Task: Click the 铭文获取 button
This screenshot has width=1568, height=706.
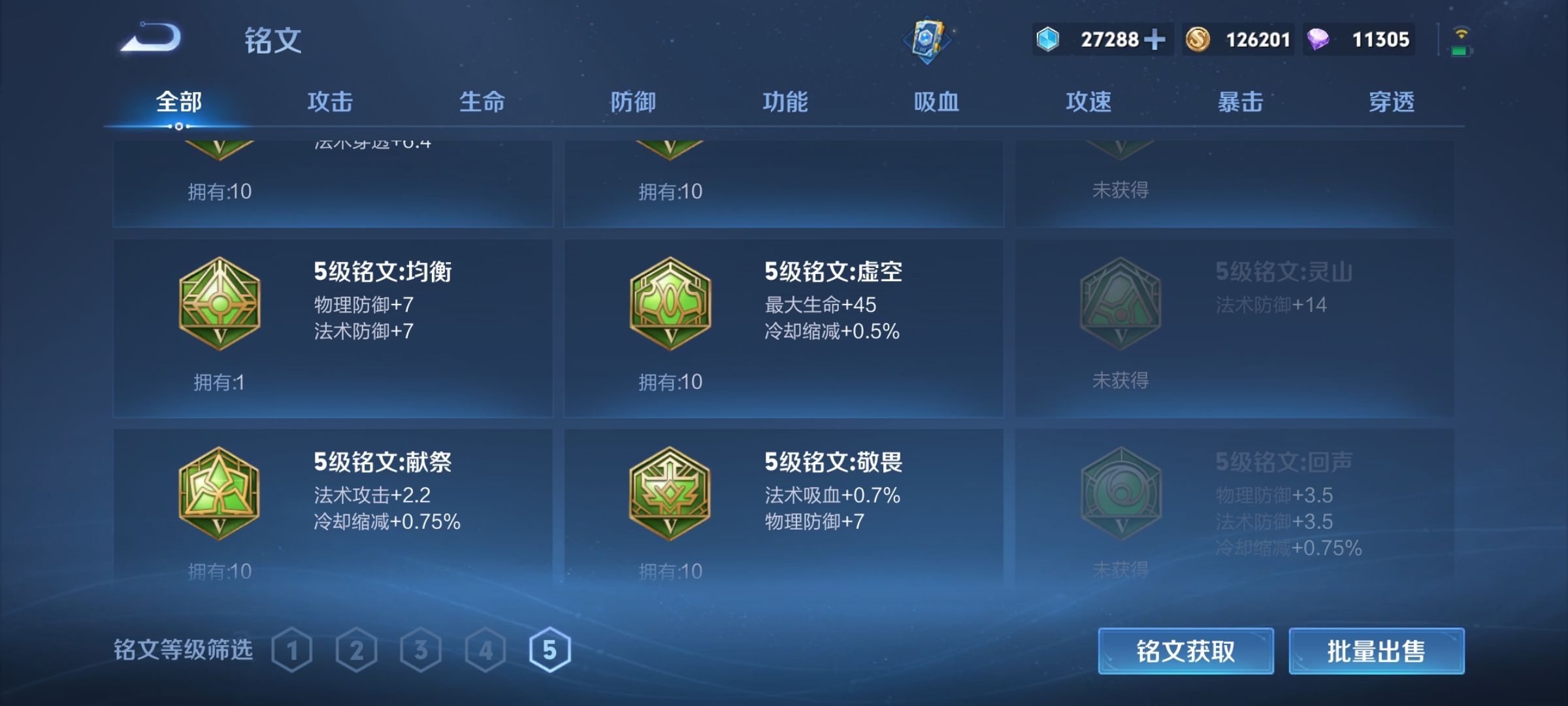Action: point(1185,651)
